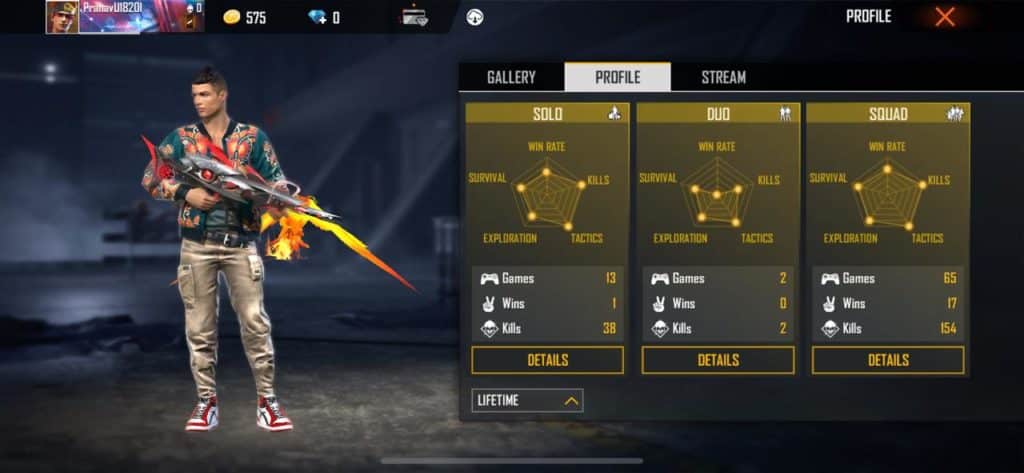Open Squad mode details
This screenshot has height=473, width=1024.
point(888,360)
